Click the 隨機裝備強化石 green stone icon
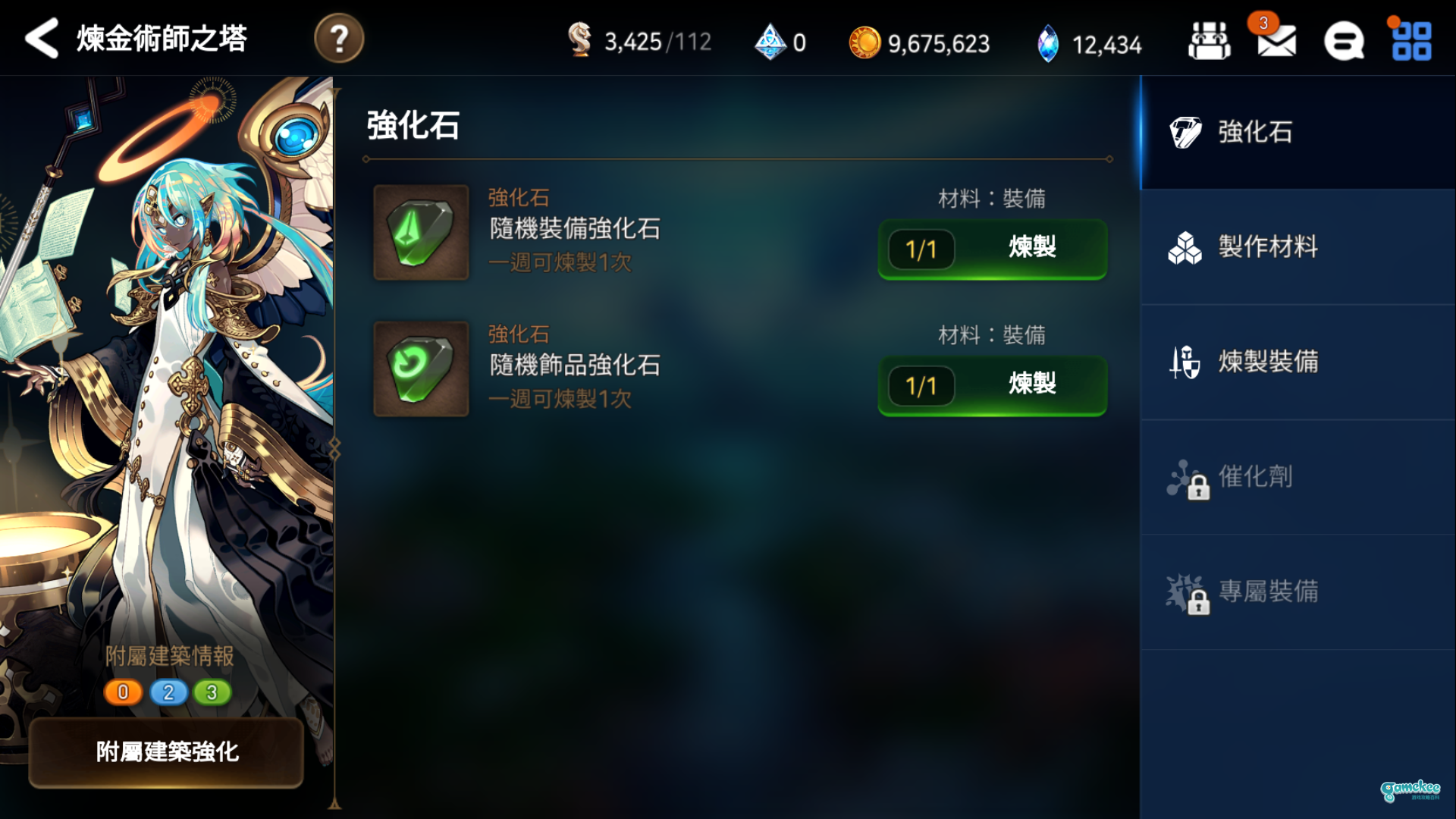Viewport: 1456px width, 819px height. pyautogui.click(x=420, y=233)
